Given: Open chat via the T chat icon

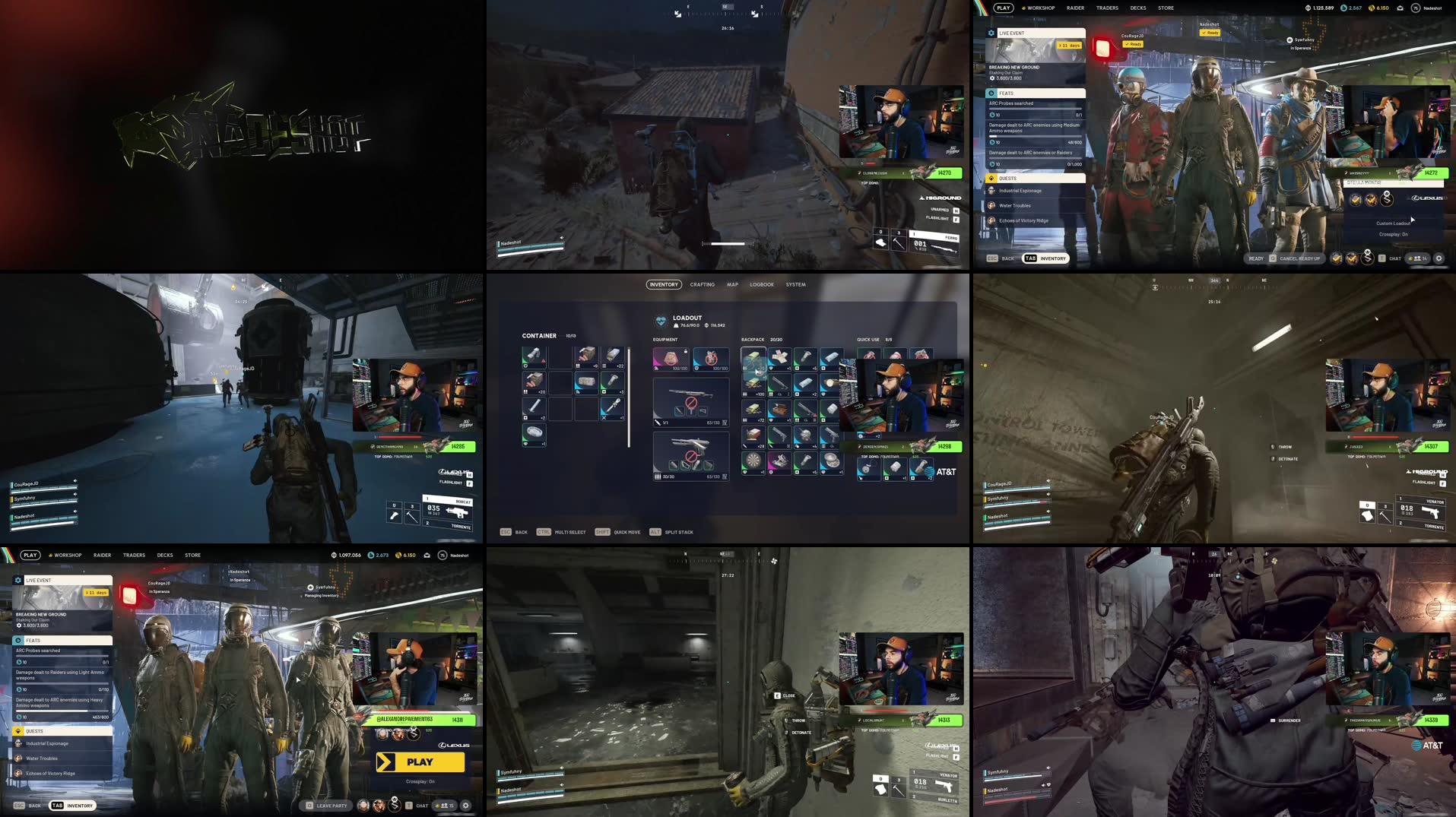Looking at the screenshot, I should pyautogui.click(x=1381, y=258).
